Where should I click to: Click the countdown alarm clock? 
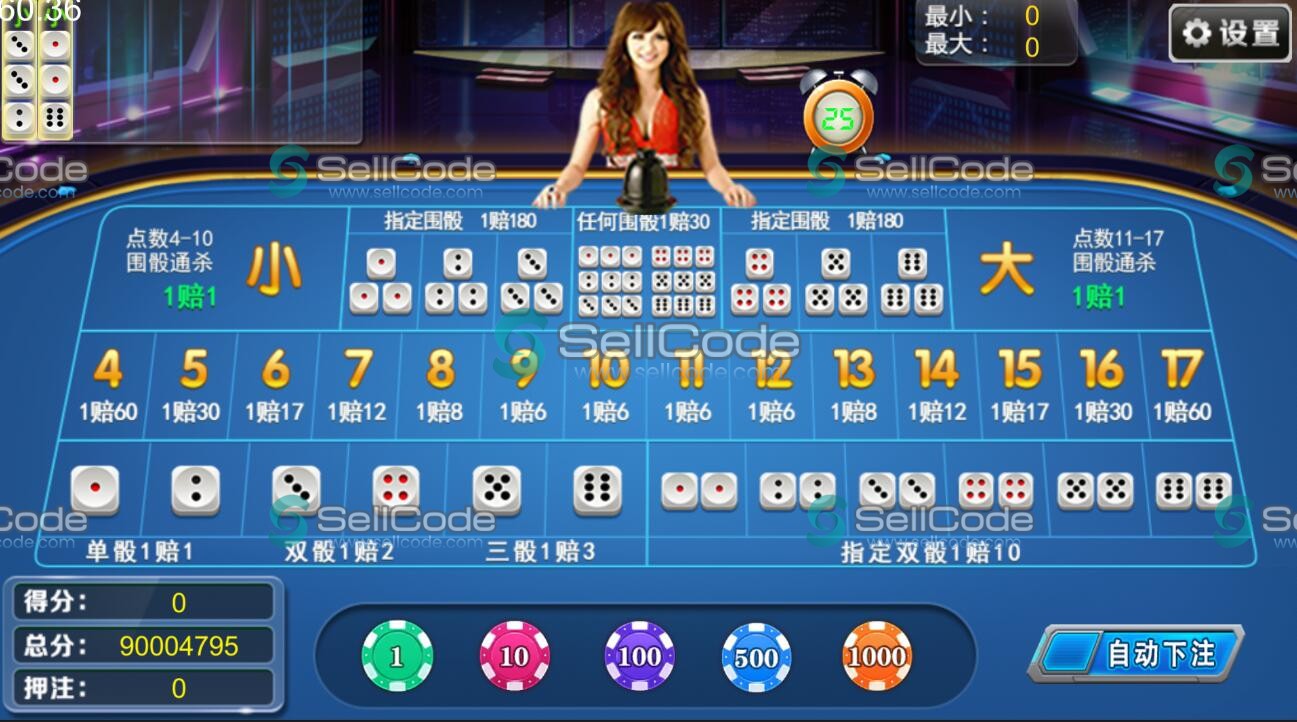click(840, 117)
